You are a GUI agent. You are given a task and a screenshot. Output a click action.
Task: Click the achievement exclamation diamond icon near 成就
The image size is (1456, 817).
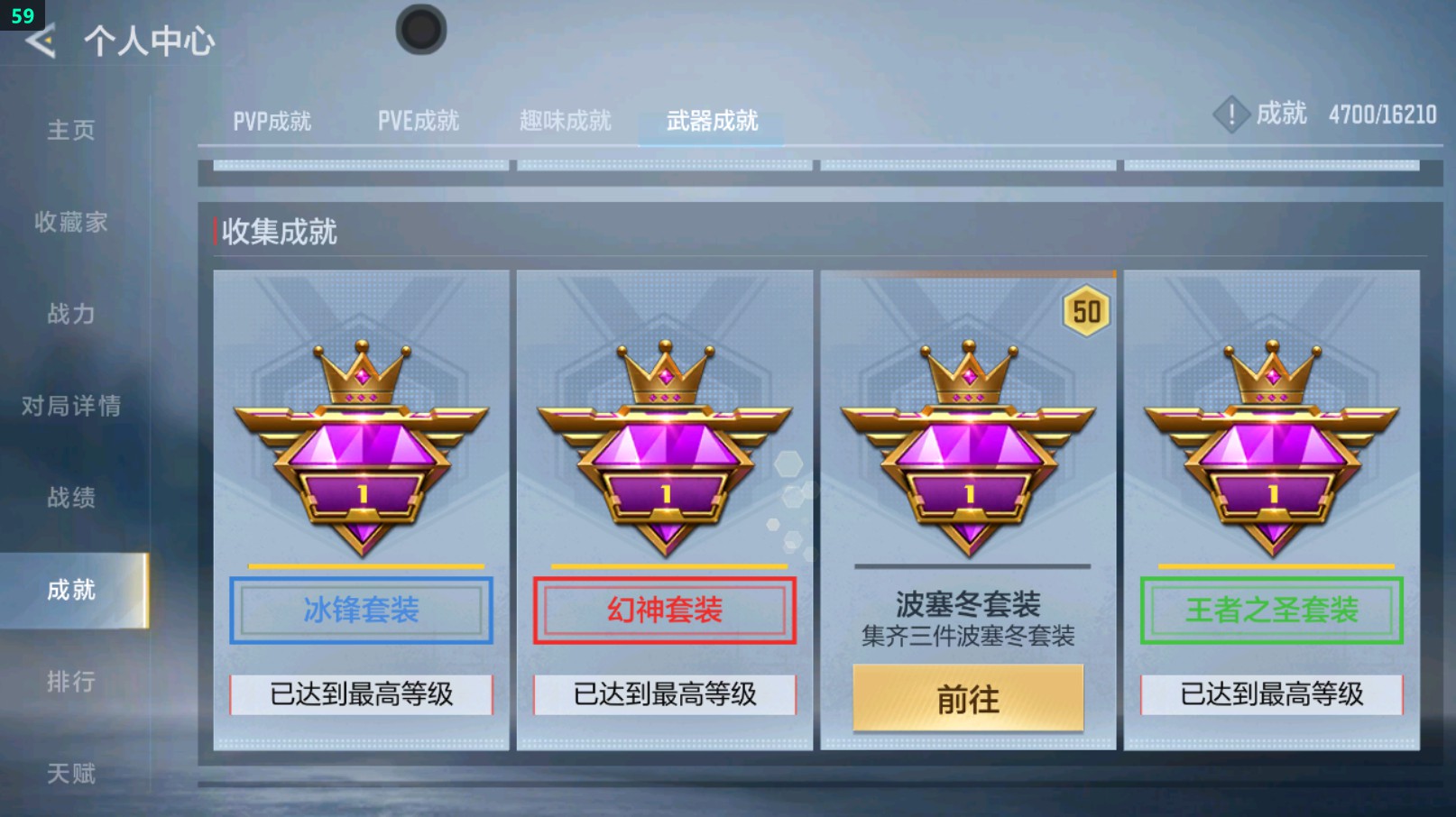(x=1231, y=115)
